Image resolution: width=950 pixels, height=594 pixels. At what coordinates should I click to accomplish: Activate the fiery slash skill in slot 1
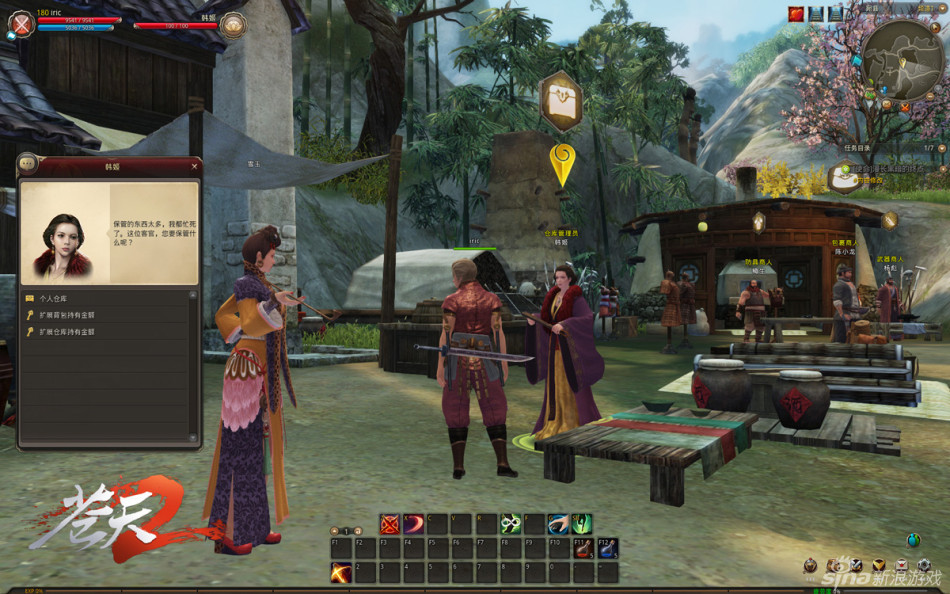341,572
